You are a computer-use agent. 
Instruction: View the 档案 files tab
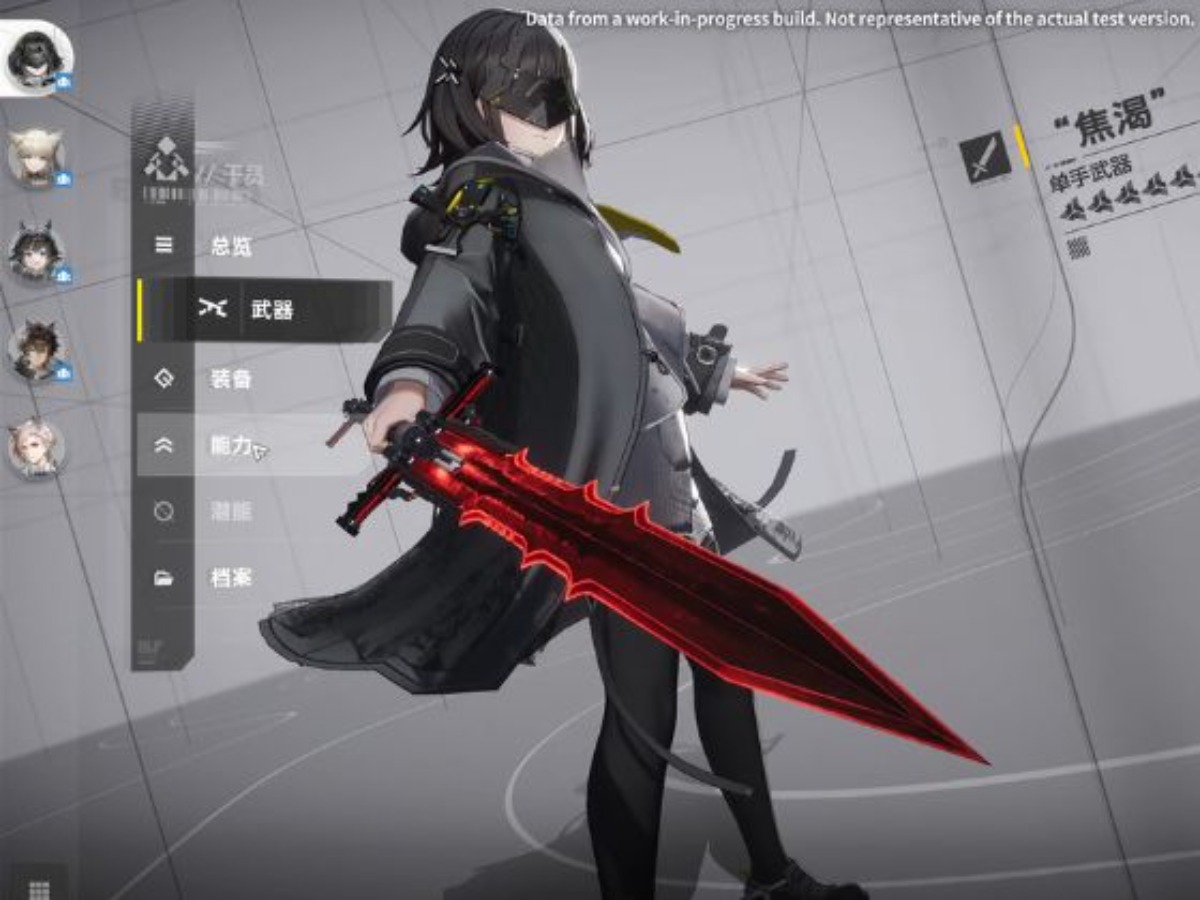[x=230, y=577]
